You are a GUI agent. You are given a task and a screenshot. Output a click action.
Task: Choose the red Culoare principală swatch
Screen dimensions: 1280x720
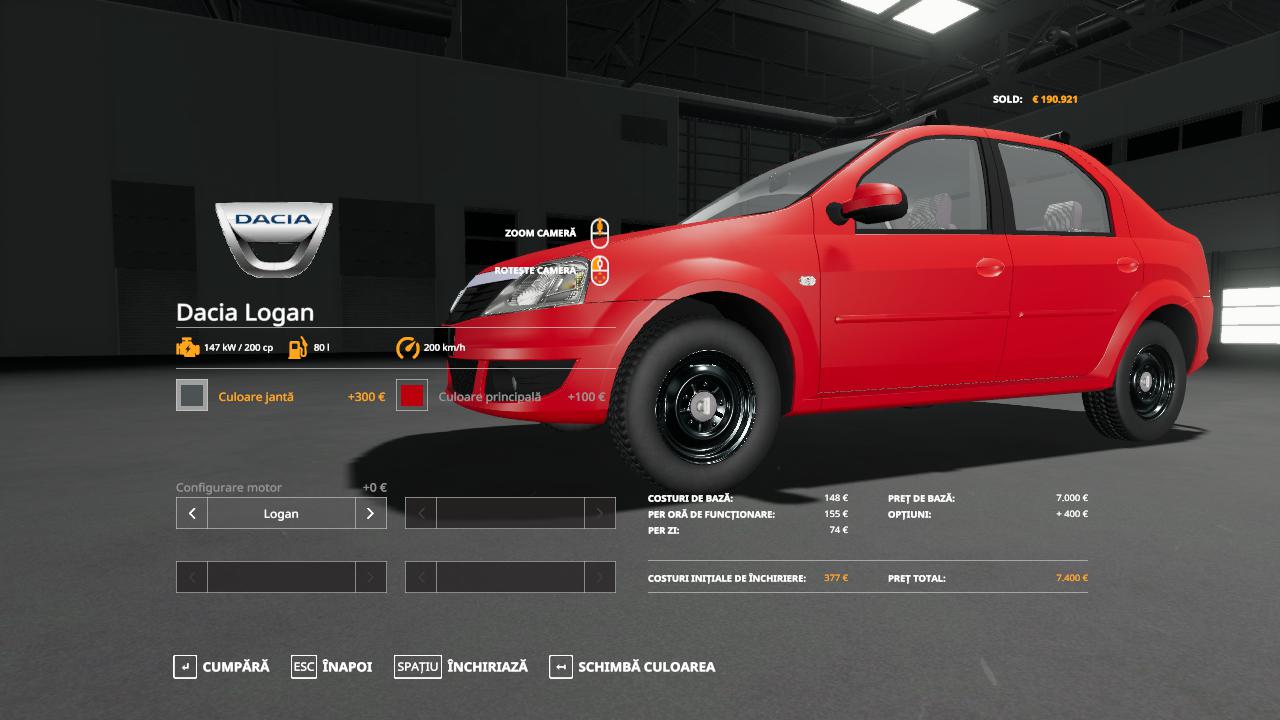(x=412, y=396)
